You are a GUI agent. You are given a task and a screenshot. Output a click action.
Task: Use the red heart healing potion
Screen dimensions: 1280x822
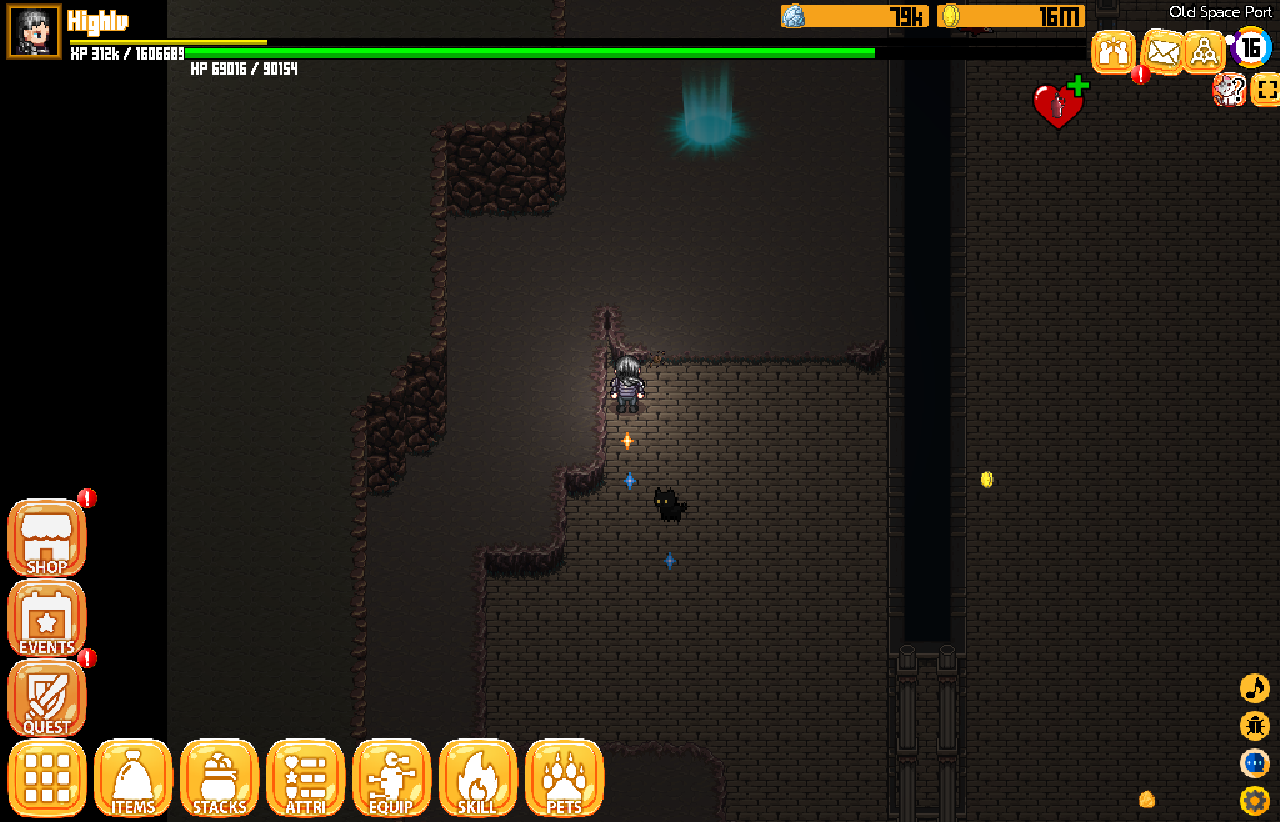[1057, 105]
